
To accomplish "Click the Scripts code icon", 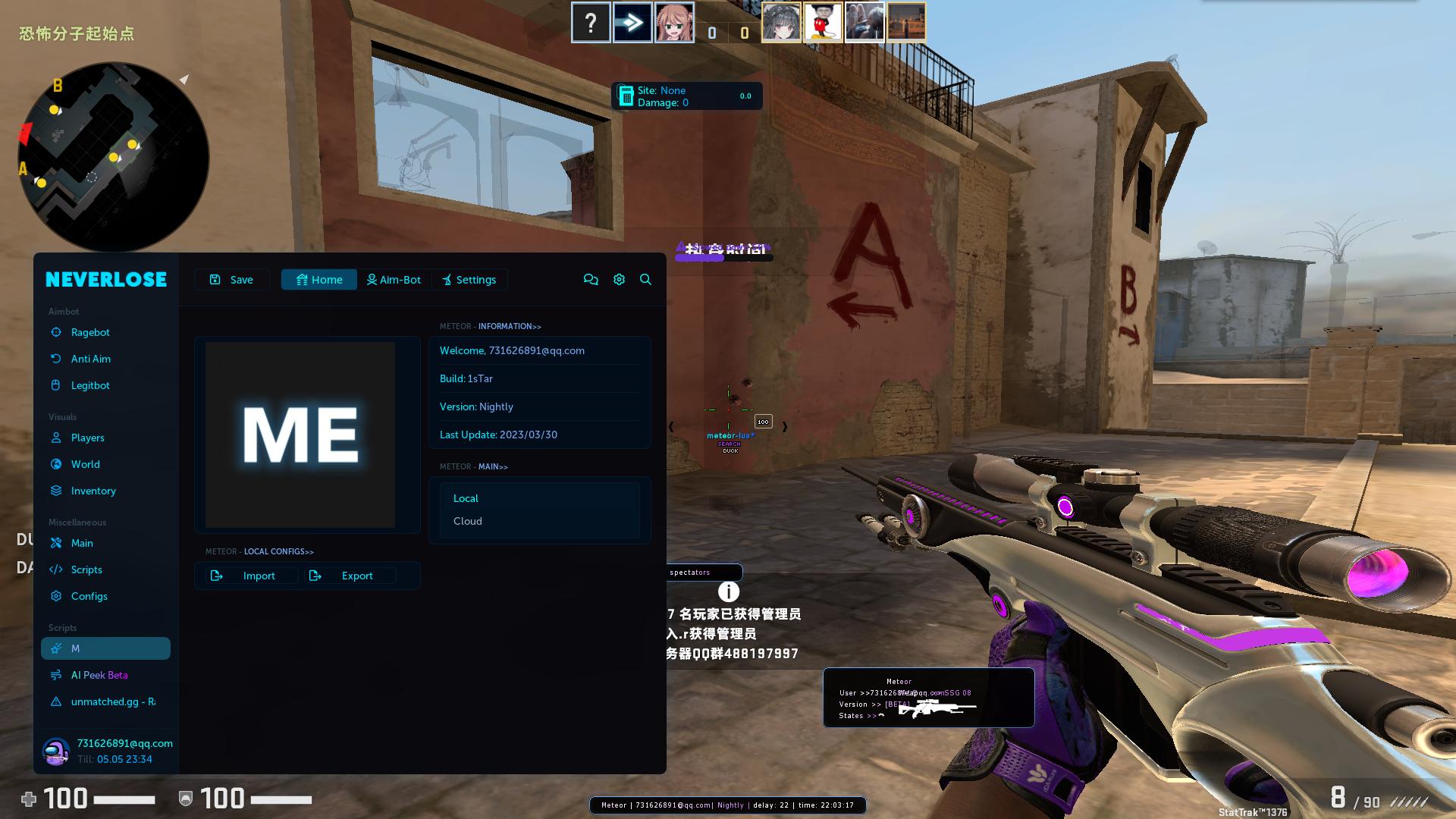I will 56,570.
